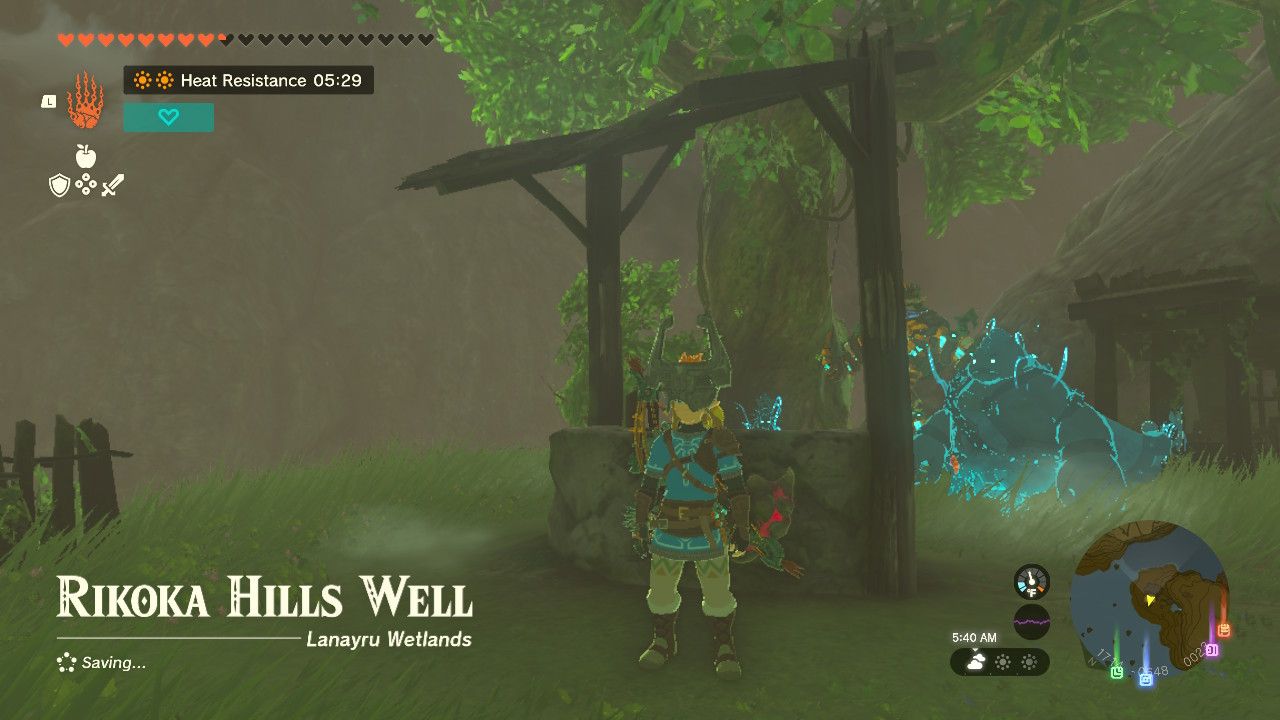Select the sun icon in the forecast bar
Screen dimensions: 1280x720
pos(1003,662)
